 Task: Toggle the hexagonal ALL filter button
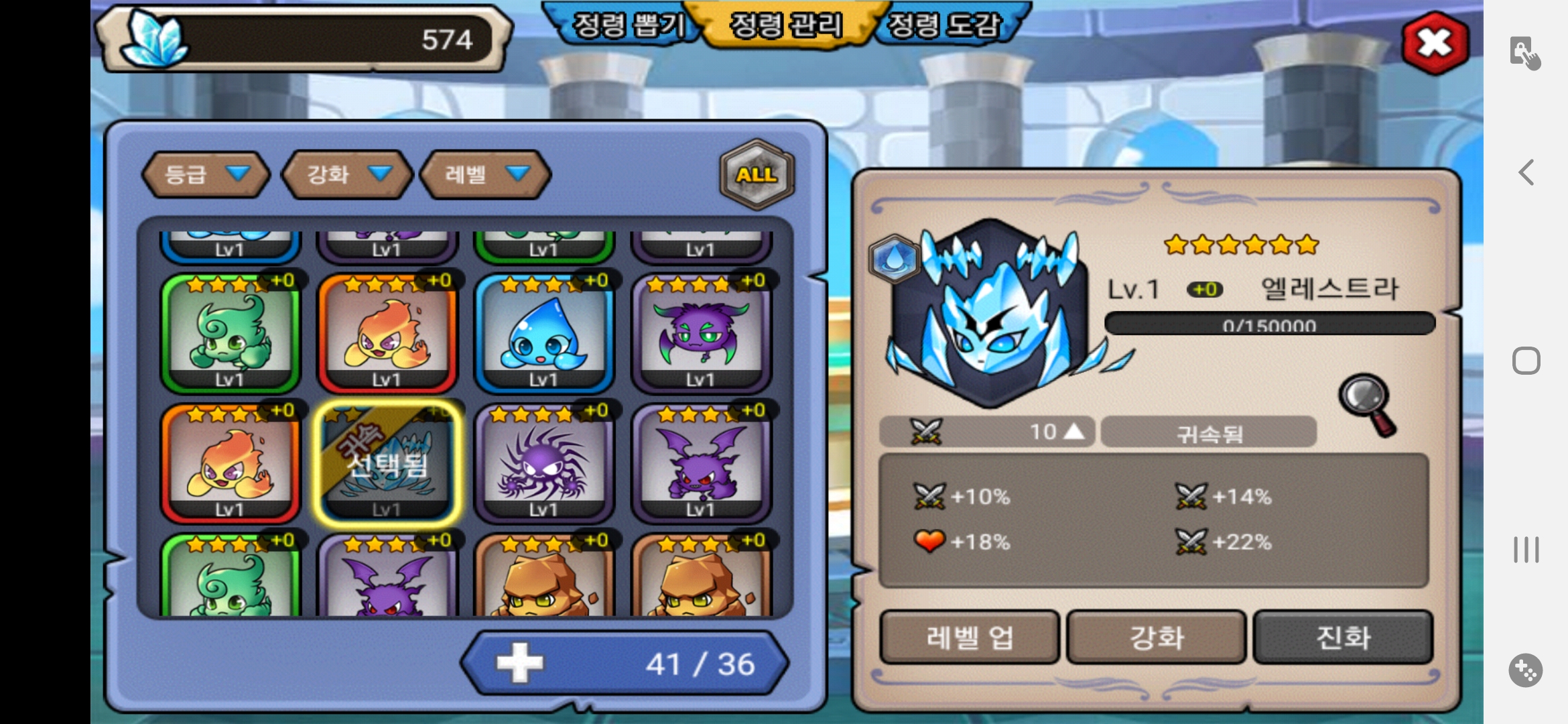pos(757,174)
